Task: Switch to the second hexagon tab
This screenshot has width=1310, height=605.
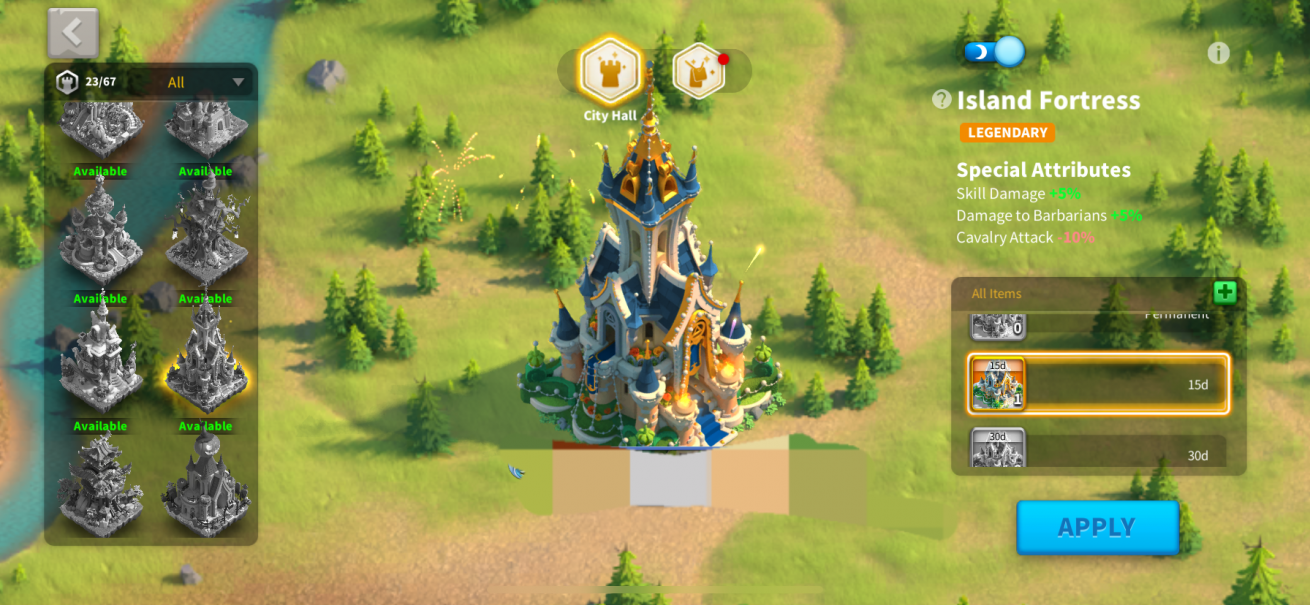Action: [x=699, y=70]
